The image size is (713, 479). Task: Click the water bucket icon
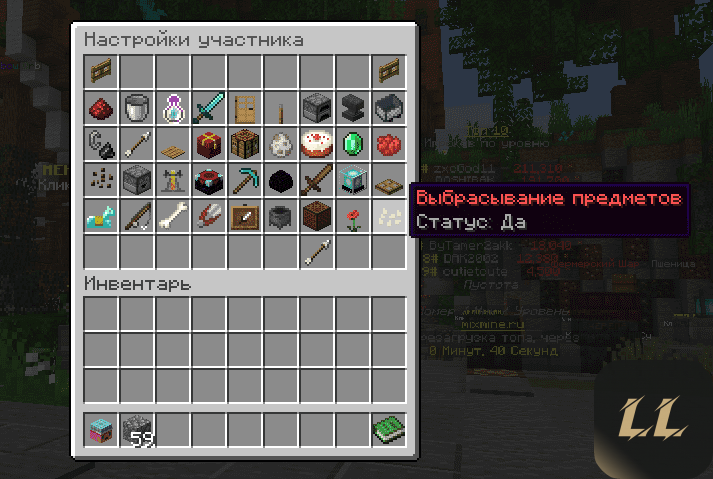(136, 107)
